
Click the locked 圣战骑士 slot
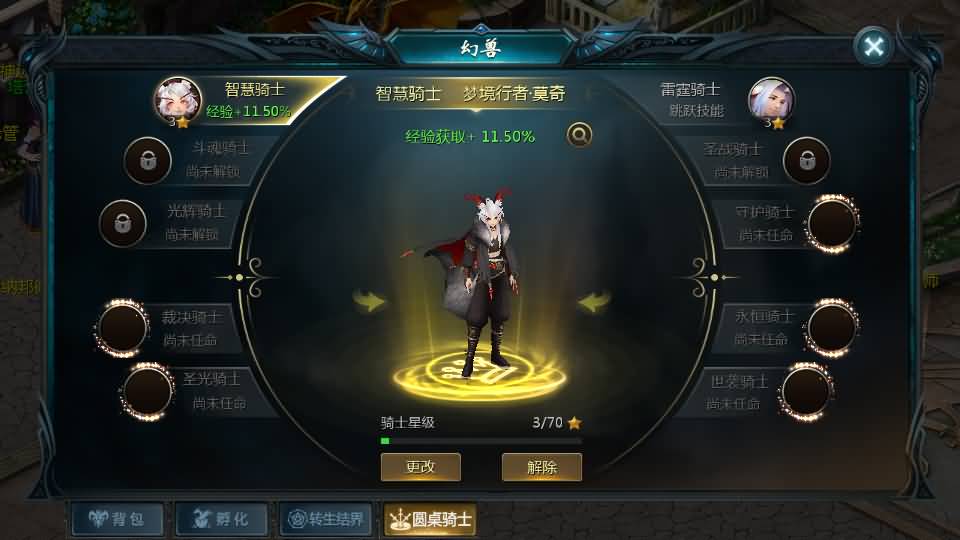click(x=806, y=160)
